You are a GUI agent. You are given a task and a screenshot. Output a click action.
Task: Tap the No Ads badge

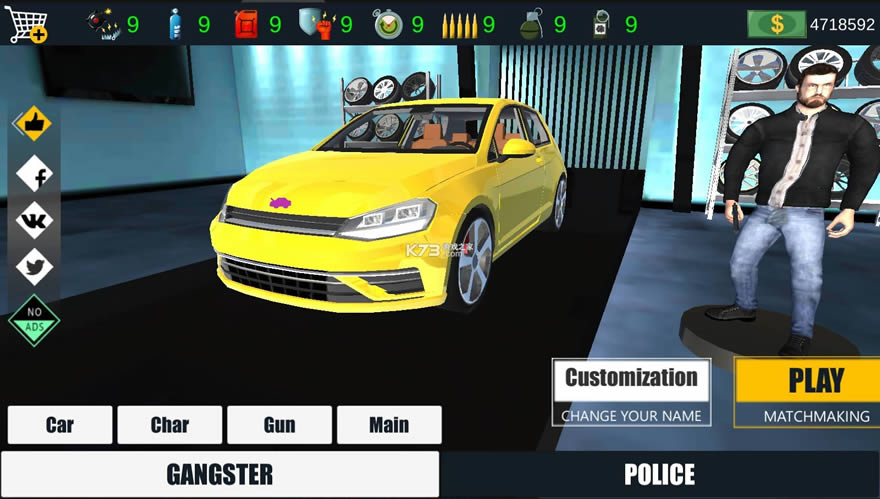(35, 320)
